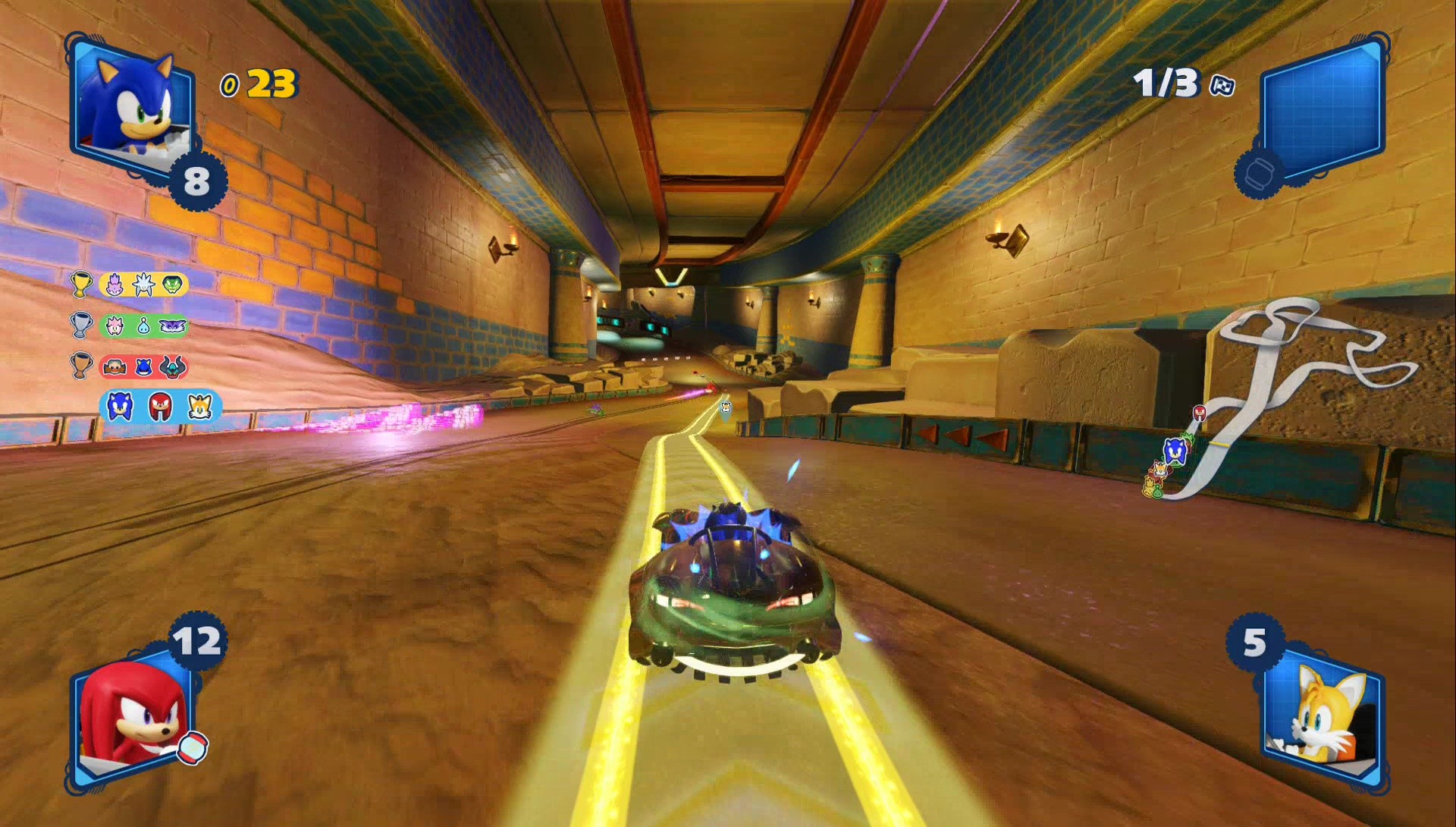
Task: Click the white ring item on Knuckles' portrait
Action: tap(194, 747)
